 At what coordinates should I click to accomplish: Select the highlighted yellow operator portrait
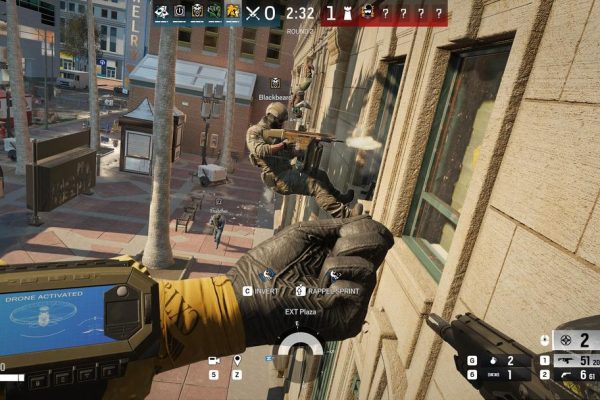(233, 12)
